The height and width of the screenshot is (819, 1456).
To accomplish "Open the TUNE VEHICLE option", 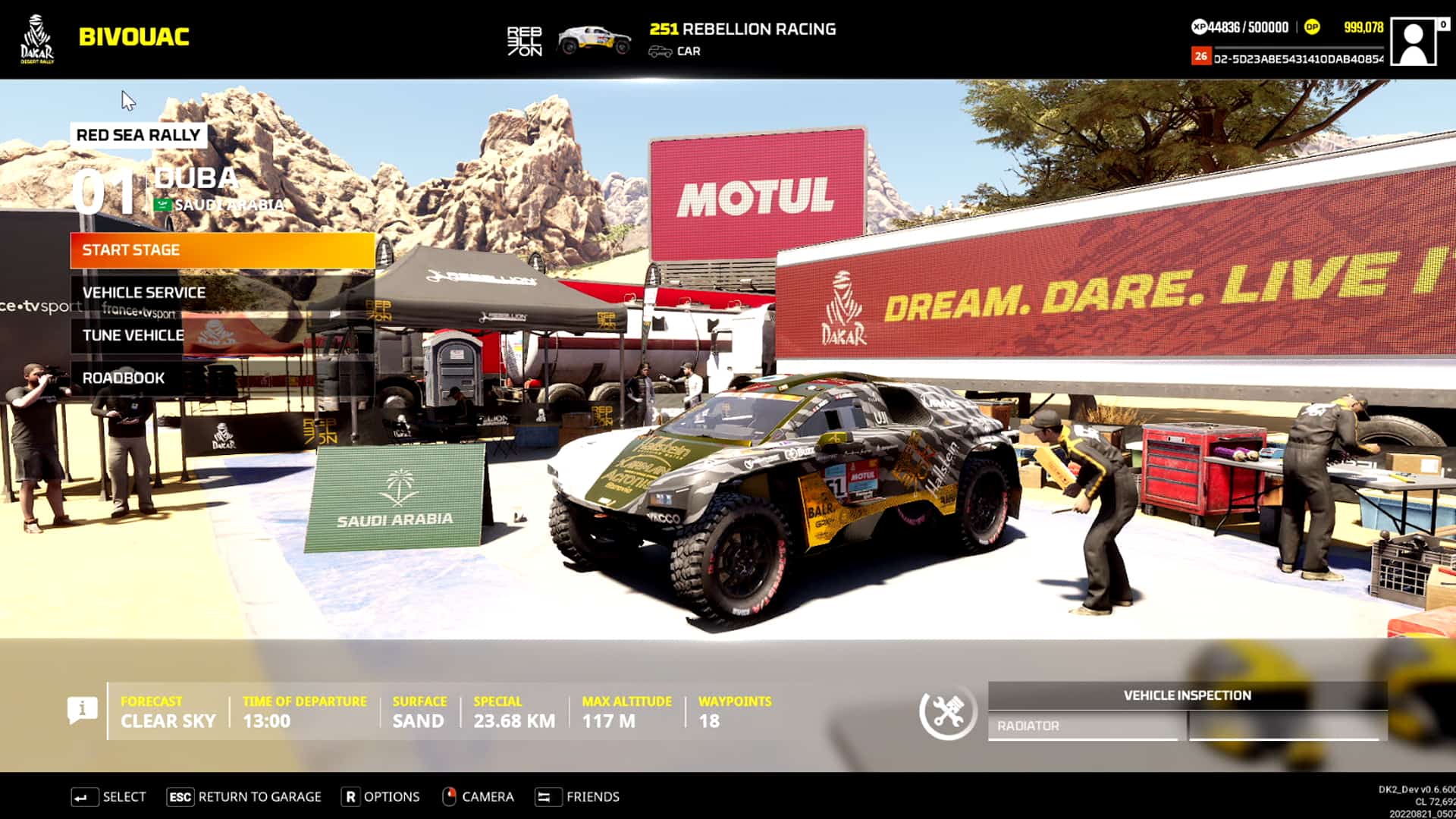I will pyautogui.click(x=134, y=334).
